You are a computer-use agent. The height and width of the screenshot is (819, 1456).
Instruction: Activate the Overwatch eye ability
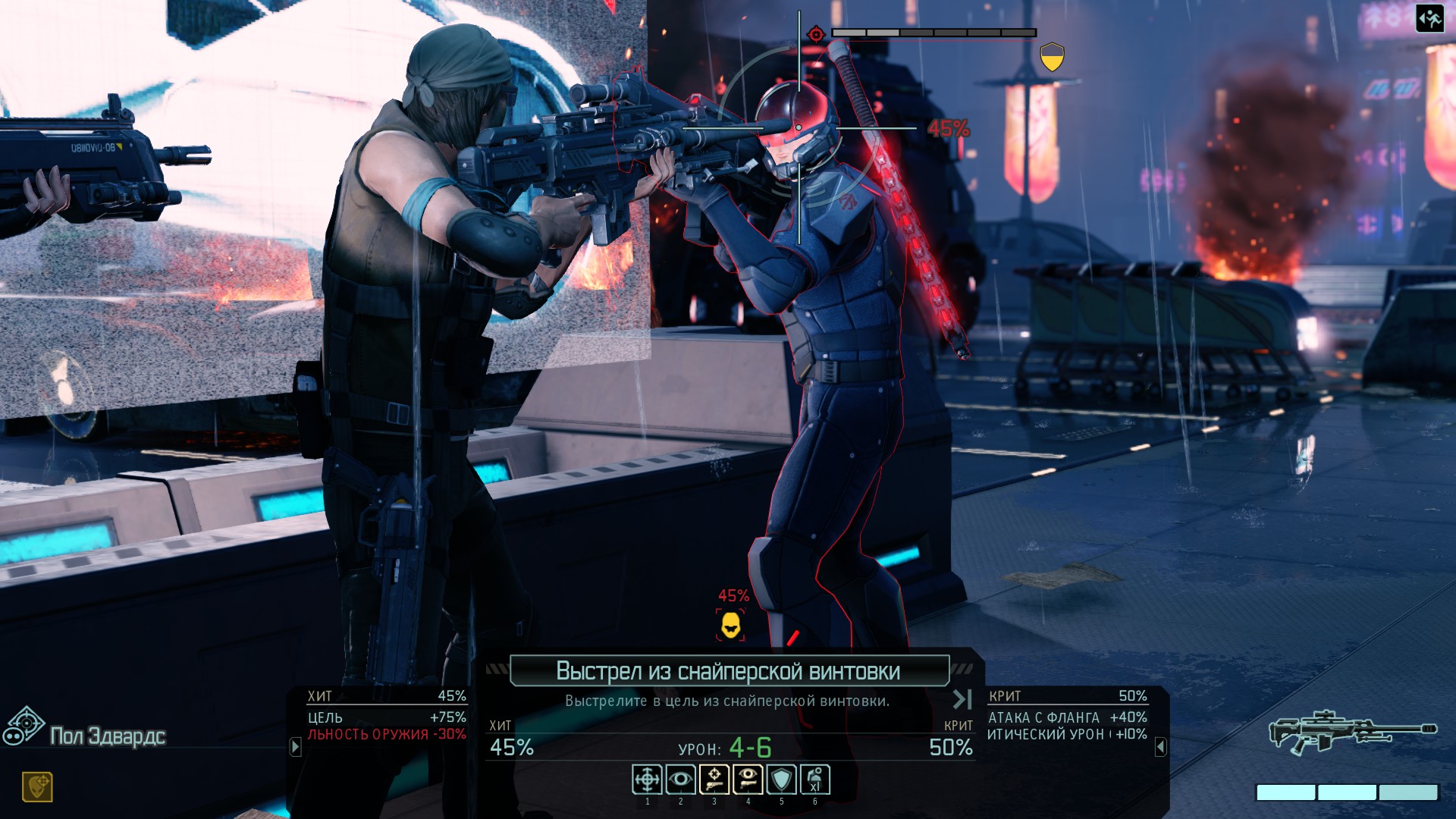pyautogui.click(x=680, y=780)
